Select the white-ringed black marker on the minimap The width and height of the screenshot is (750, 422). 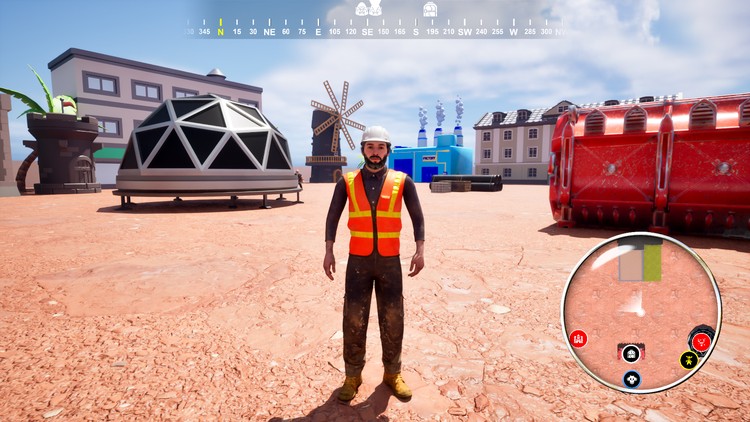[x=631, y=353]
